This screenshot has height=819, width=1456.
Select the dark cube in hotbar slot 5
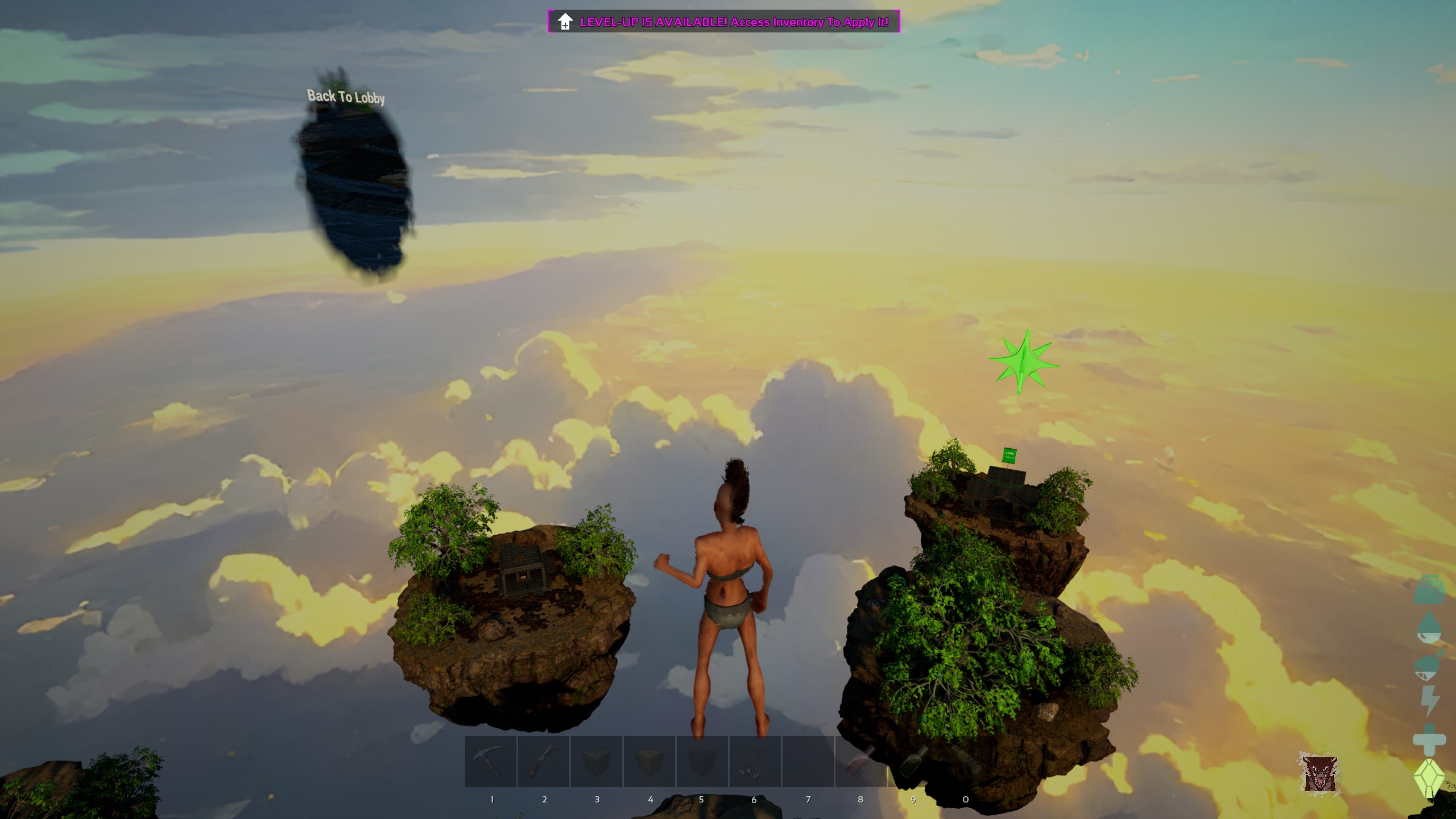pyautogui.click(x=702, y=761)
